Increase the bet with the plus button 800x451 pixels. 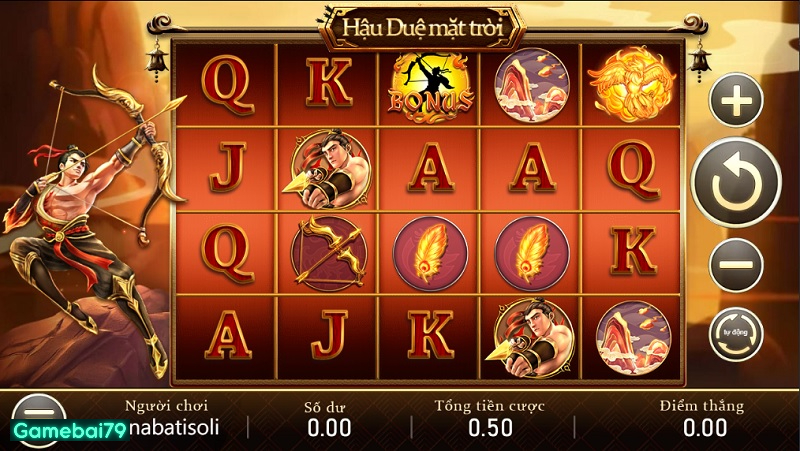pyautogui.click(x=736, y=100)
